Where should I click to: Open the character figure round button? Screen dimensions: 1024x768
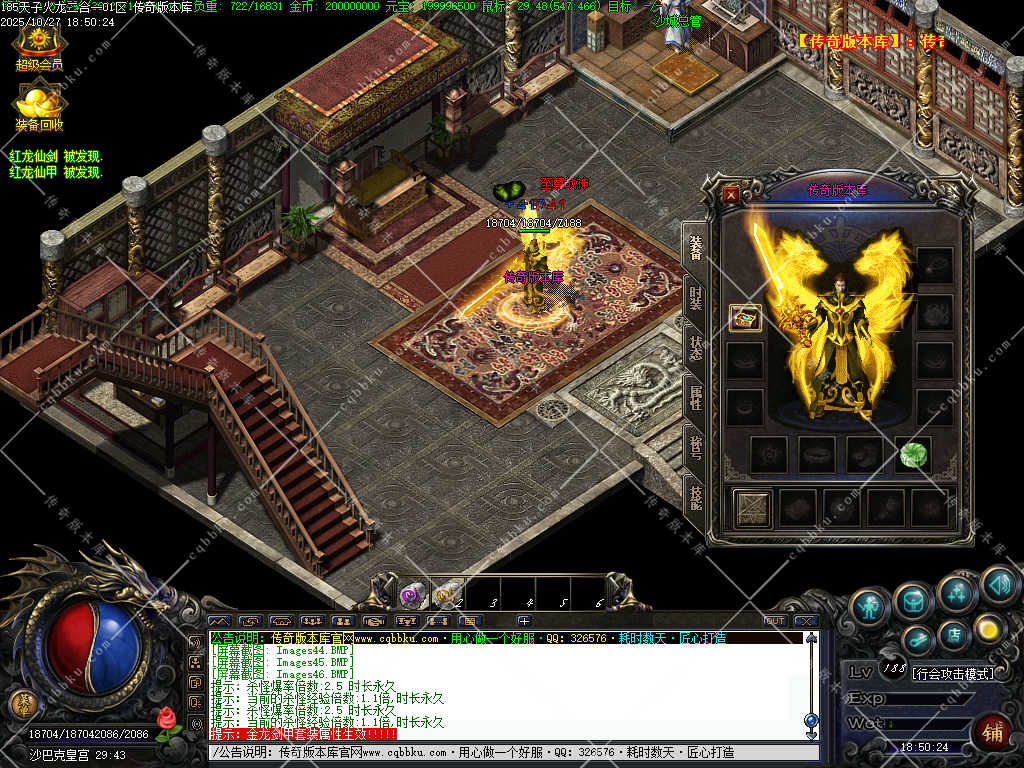[x=870, y=605]
